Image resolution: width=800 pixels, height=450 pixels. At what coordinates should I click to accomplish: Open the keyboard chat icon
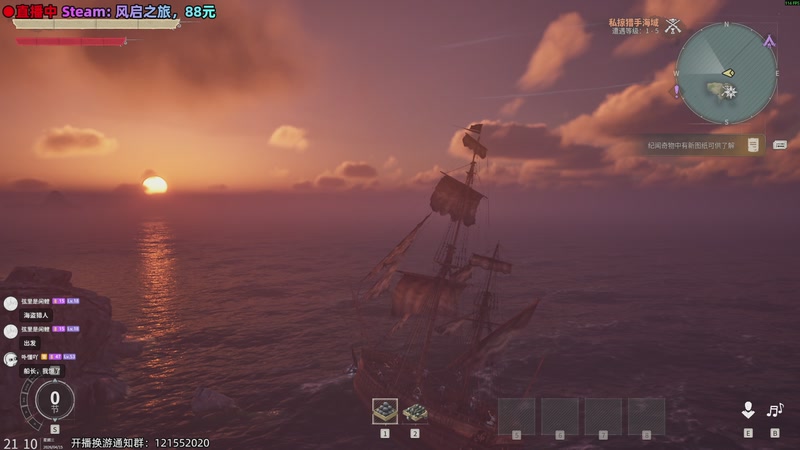point(780,145)
